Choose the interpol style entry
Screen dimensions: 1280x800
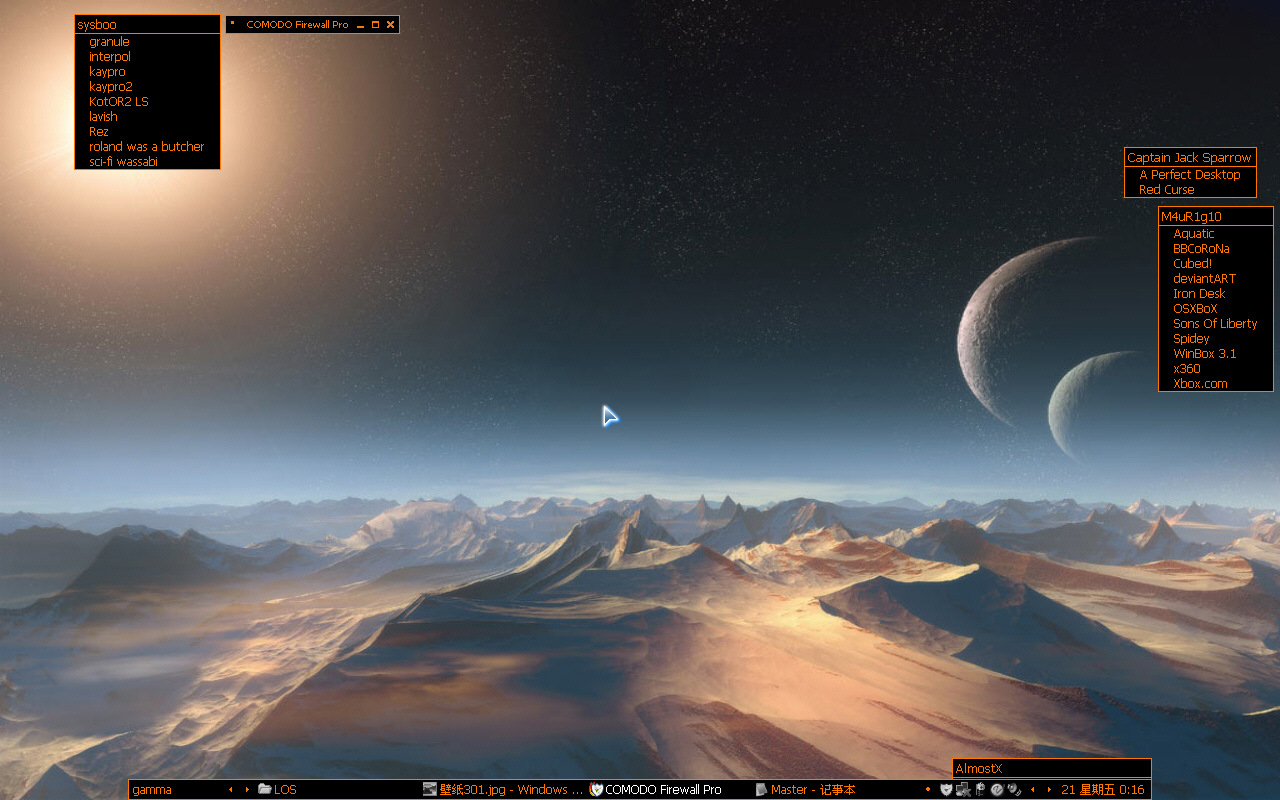pos(110,57)
